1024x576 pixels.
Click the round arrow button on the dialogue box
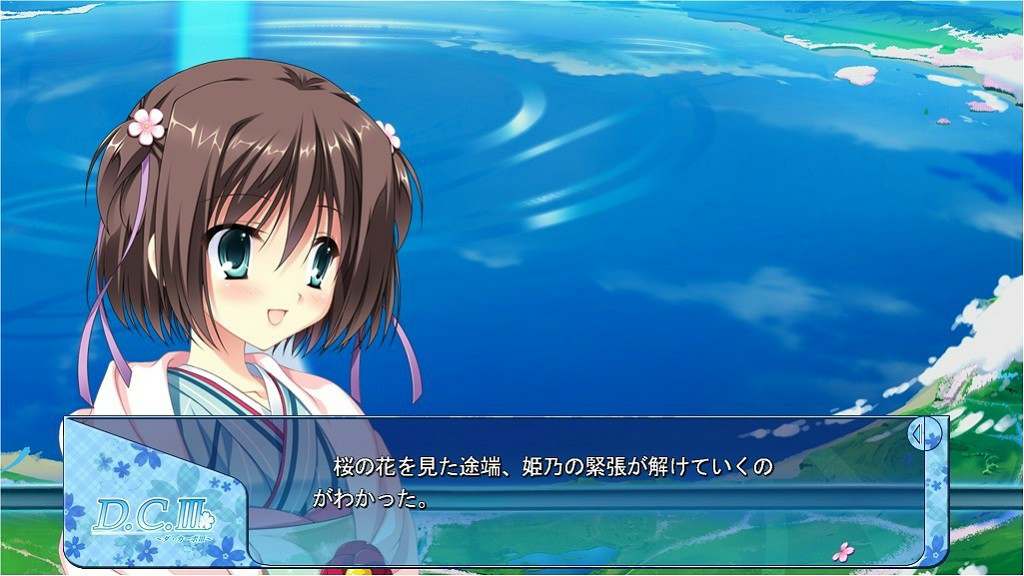924,435
